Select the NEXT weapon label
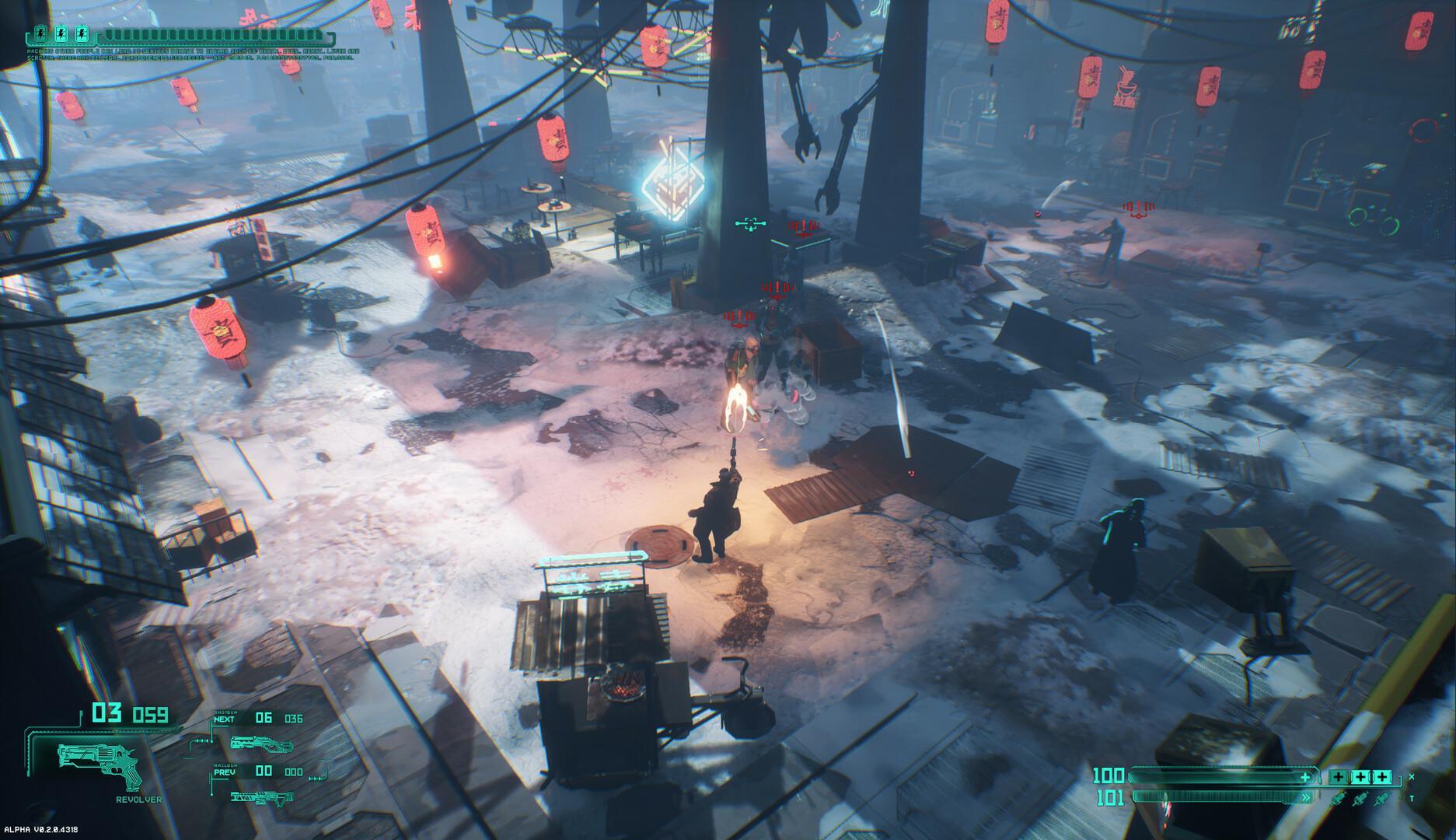Viewport: 1456px width, 840px height. point(223,719)
